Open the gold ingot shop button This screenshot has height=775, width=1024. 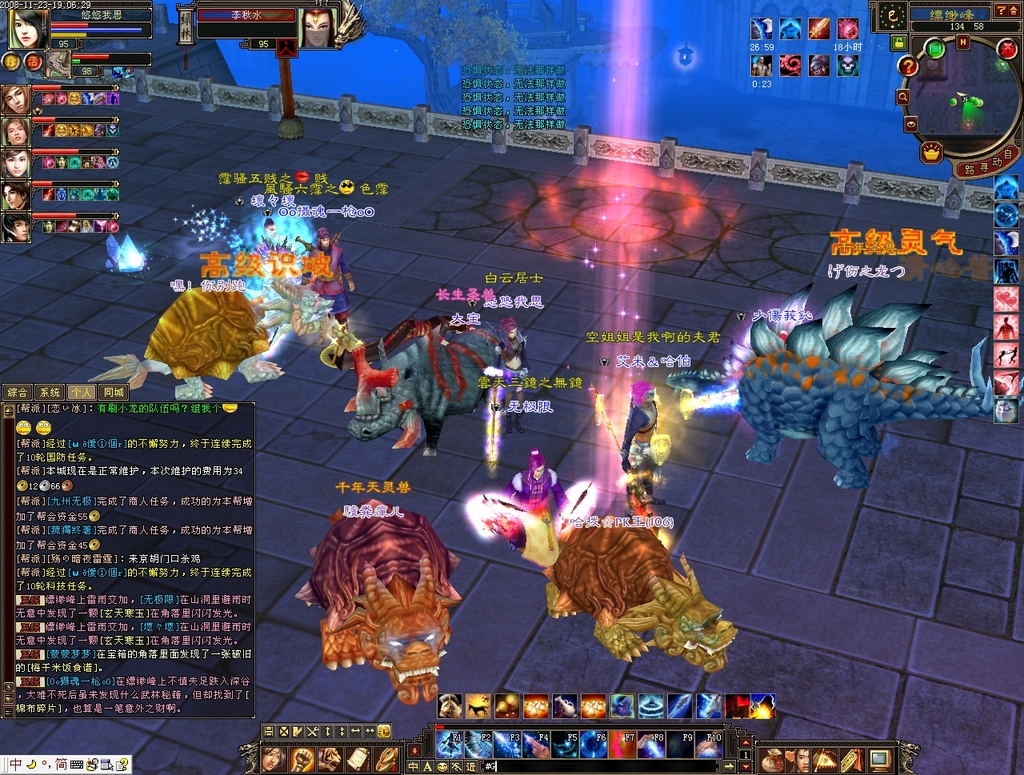932,152
